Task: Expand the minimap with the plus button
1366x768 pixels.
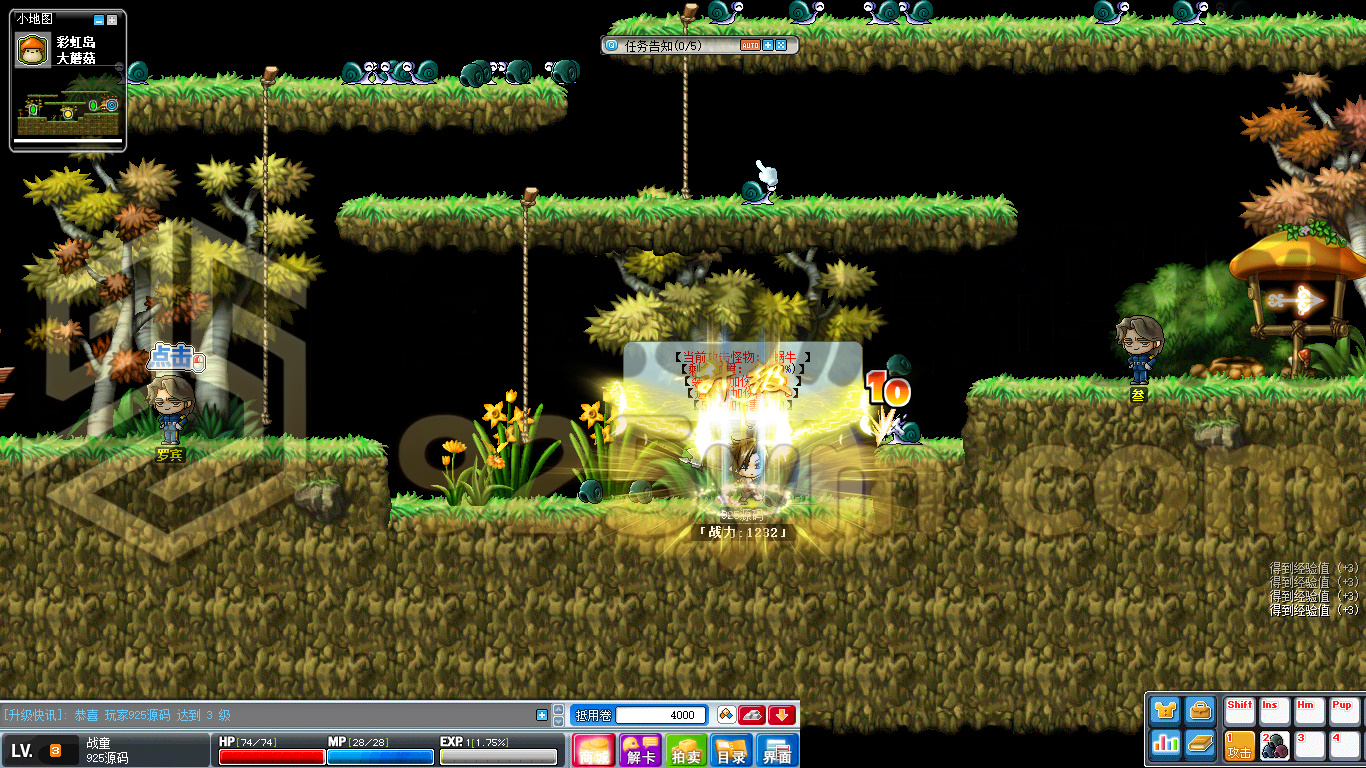Action: (x=112, y=20)
